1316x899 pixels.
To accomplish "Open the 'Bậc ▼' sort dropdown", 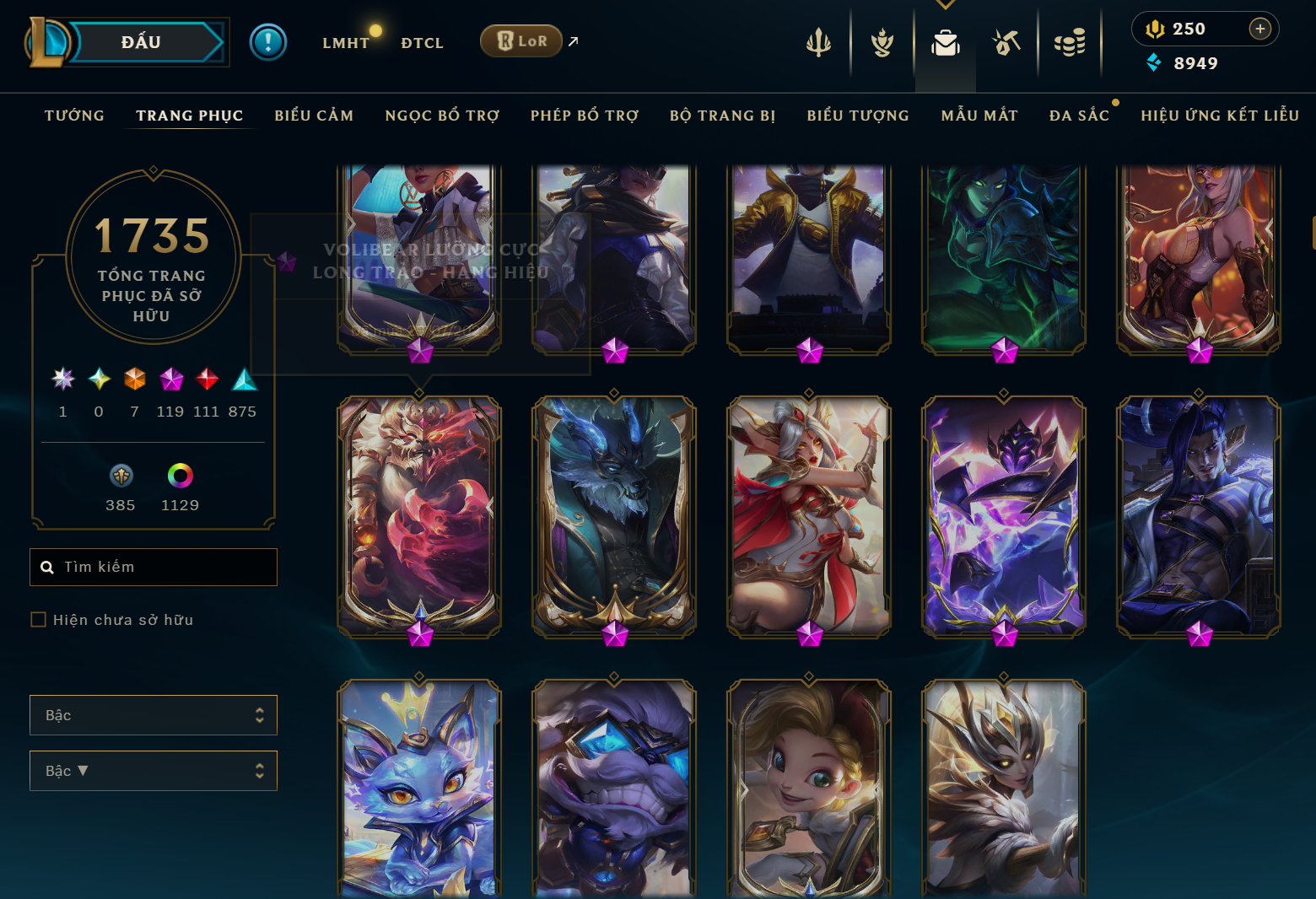I will tap(153, 770).
